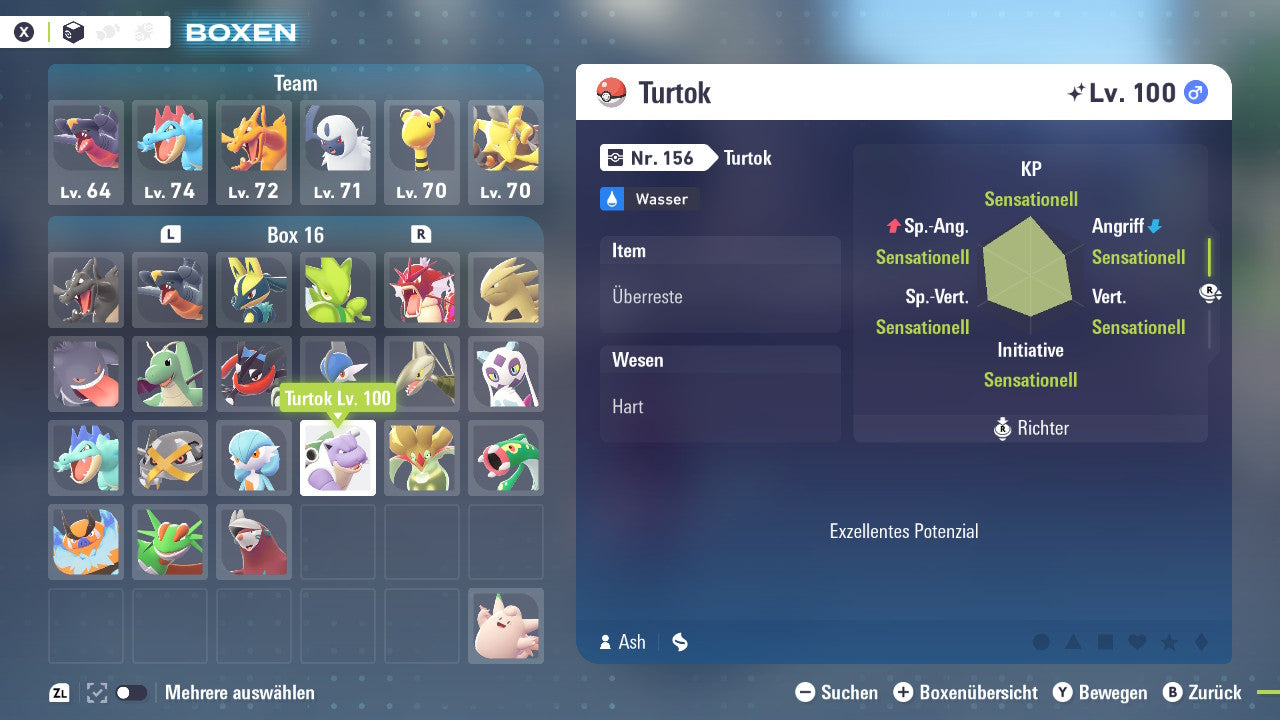Click Turtok's male gender symbol

(1196, 92)
